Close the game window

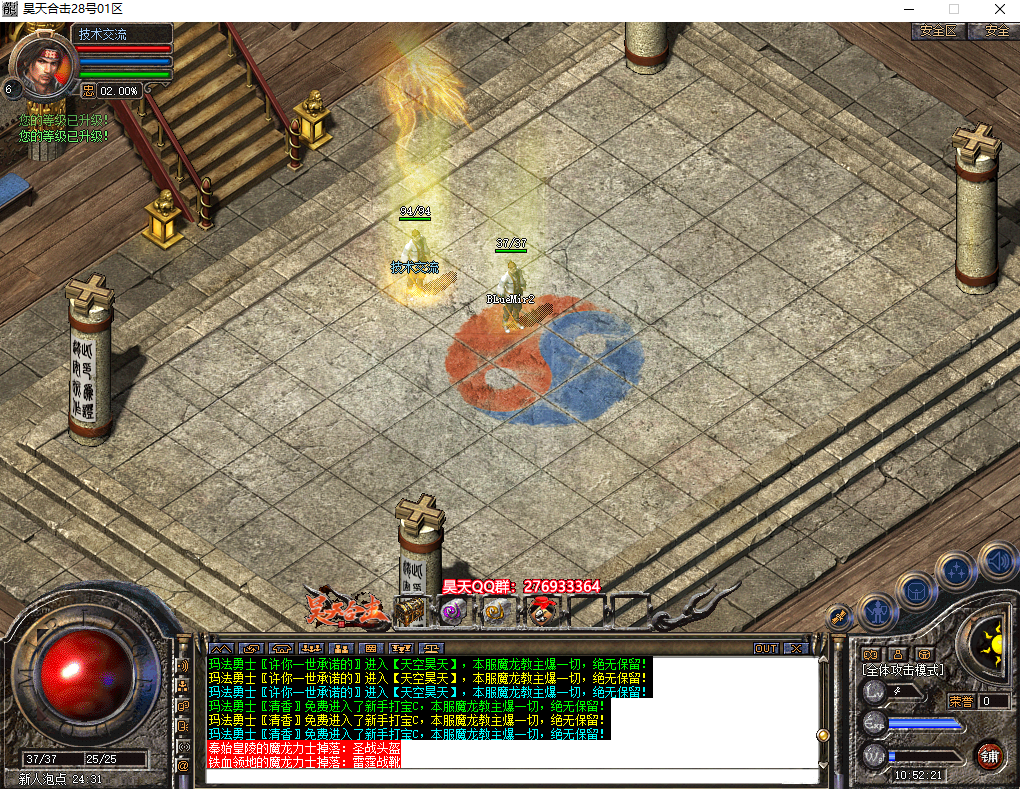coord(999,9)
